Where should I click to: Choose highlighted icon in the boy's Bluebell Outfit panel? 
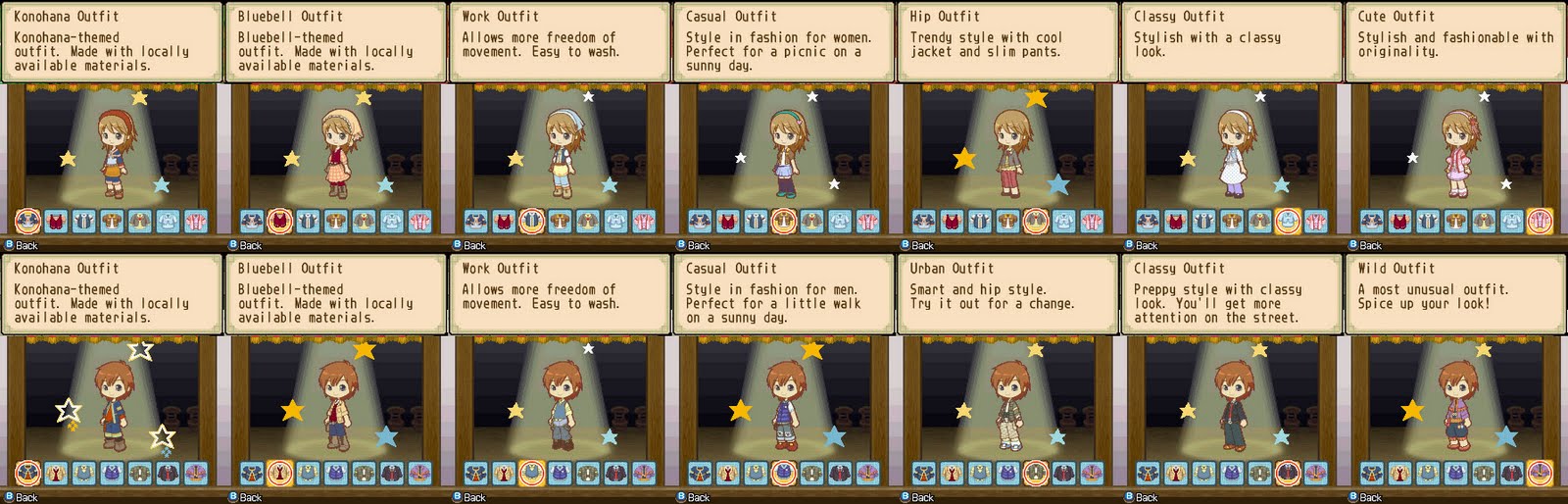(280, 475)
